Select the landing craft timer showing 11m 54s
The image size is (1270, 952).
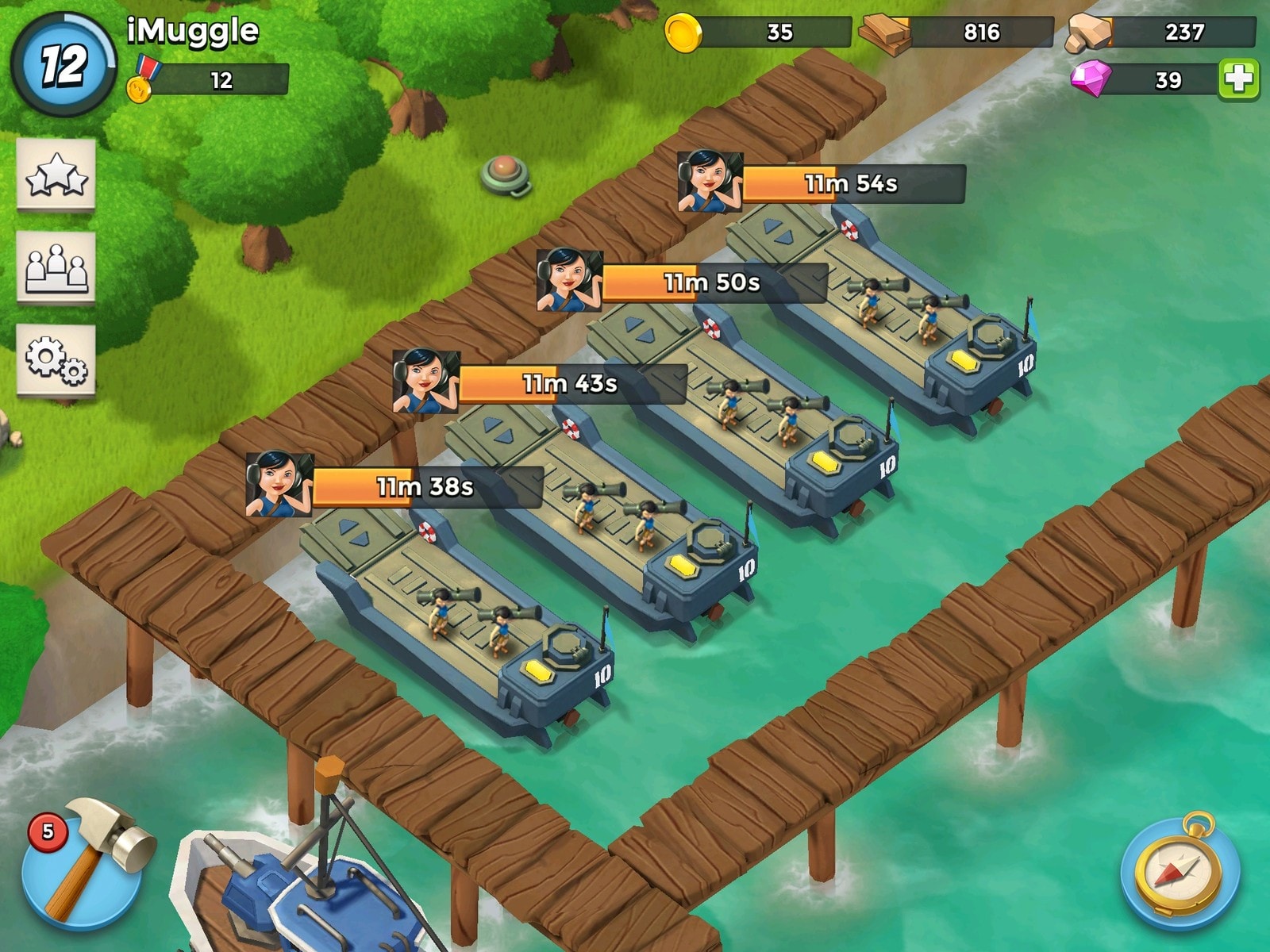tap(852, 184)
